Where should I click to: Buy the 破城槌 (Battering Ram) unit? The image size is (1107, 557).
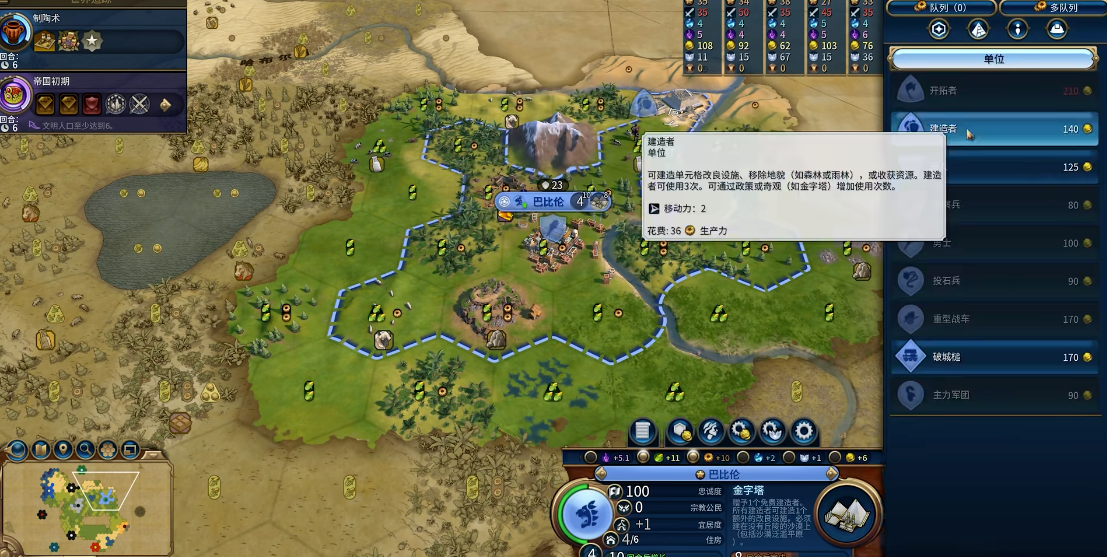993,356
